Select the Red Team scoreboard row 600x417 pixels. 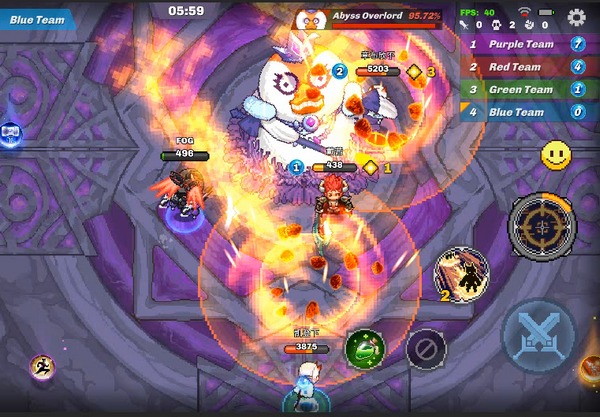pyautogui.click(x=527, y=67)
